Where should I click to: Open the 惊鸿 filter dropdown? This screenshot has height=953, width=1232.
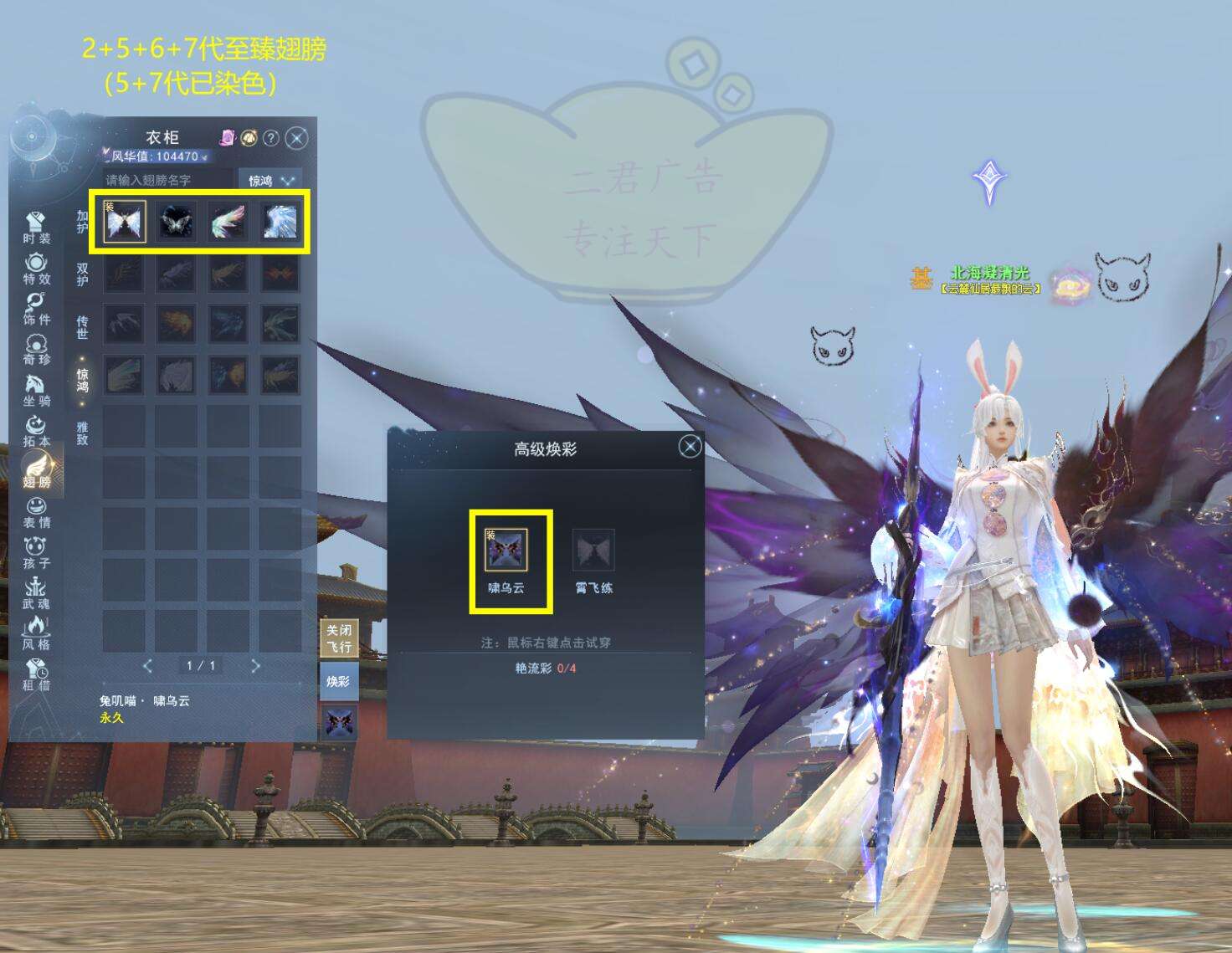tap(271, 180)
